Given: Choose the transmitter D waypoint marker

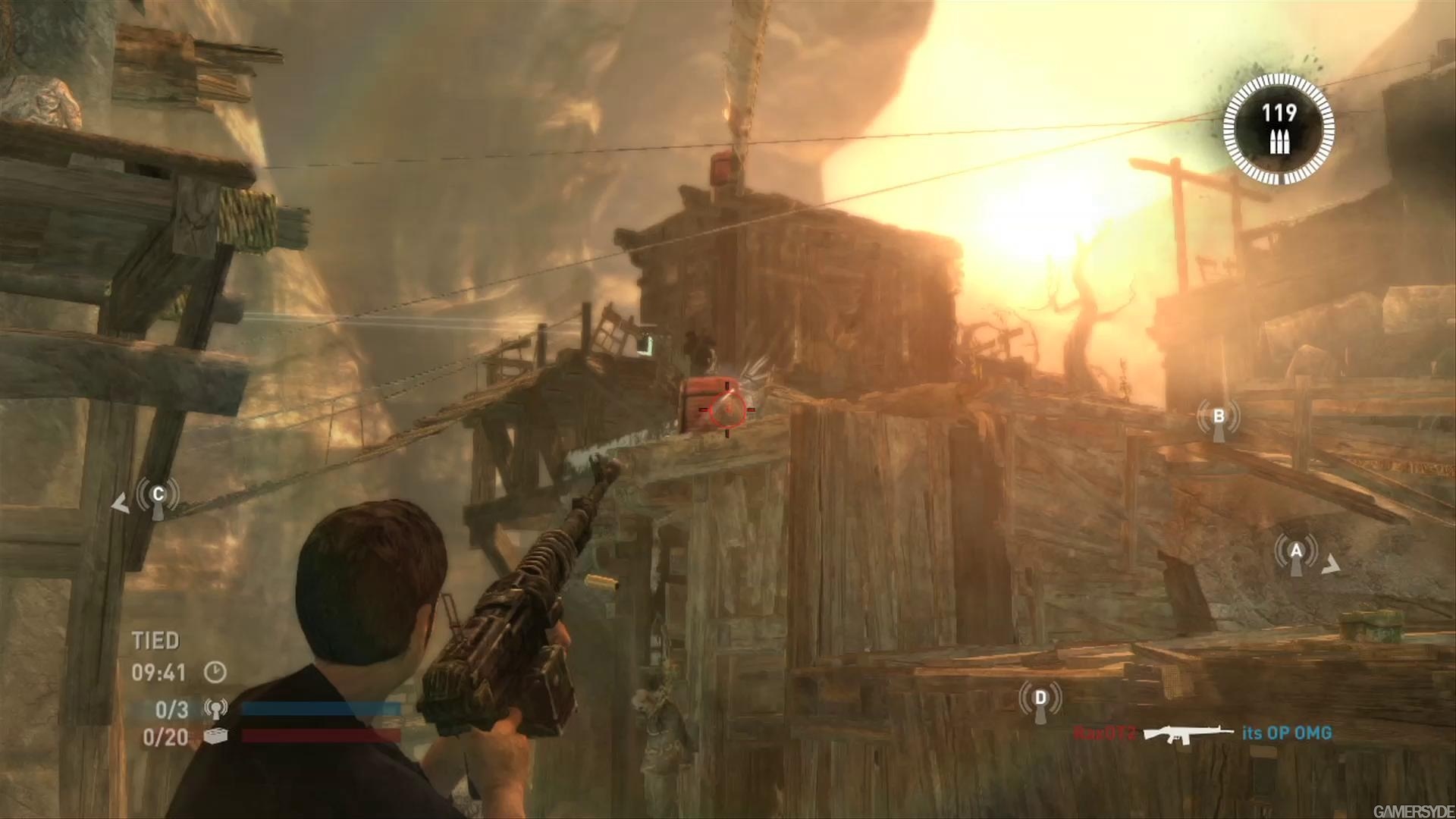Looking at the screenshot, I should [x=1040, y=700].
